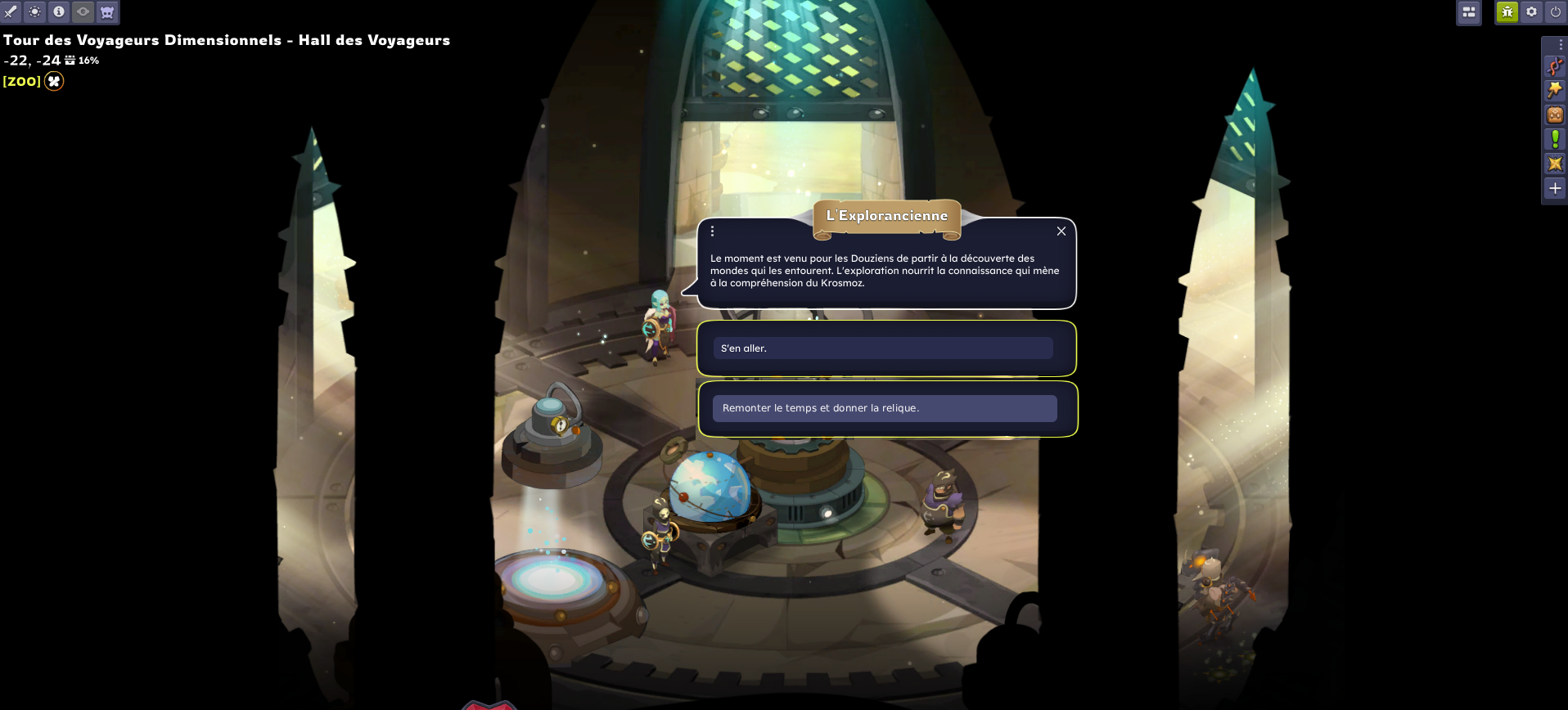
Task: Choose the "S'en aller." reply
Action: [882, 348]
